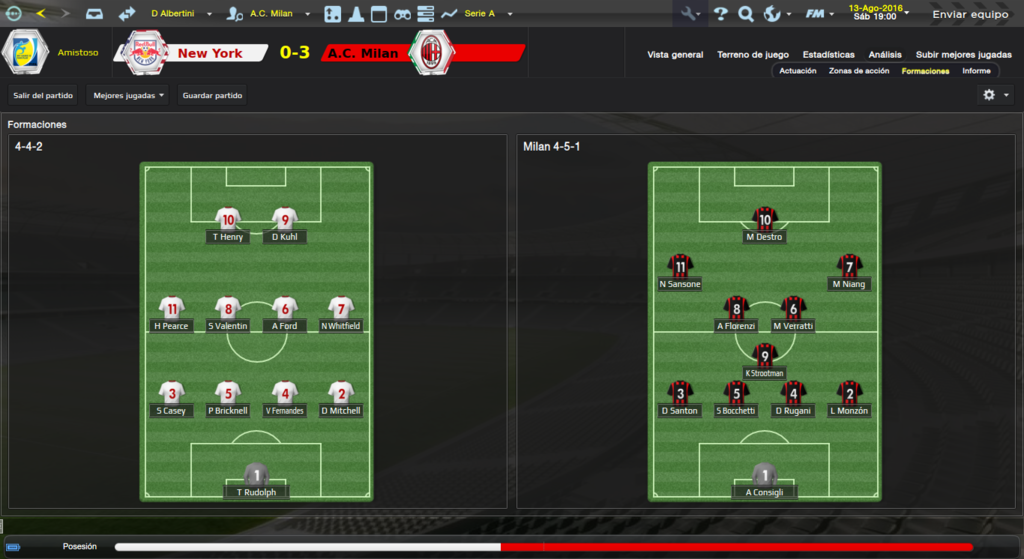1024x559 pixels.
Task: Open the FM main menu
Action: tap(819, 14)
